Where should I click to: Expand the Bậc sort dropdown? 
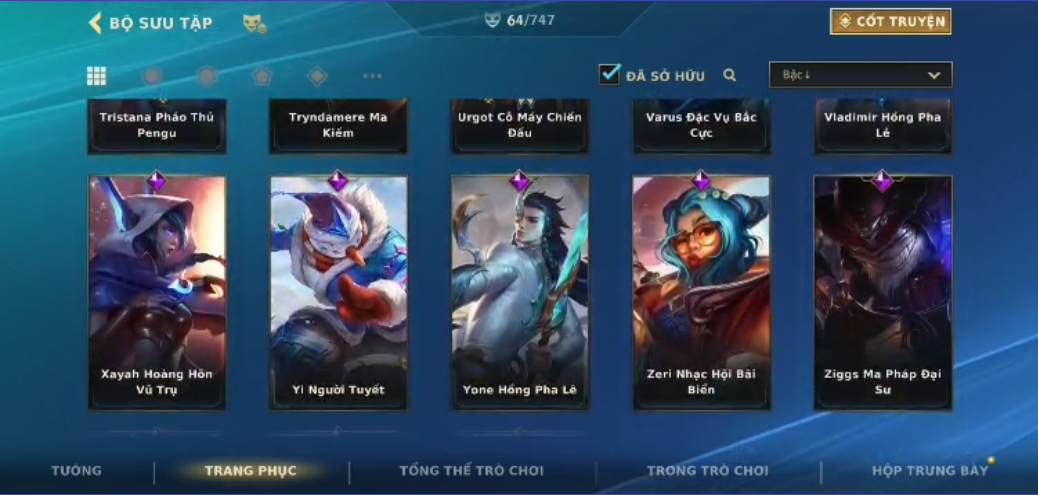[x=860, y=75]
